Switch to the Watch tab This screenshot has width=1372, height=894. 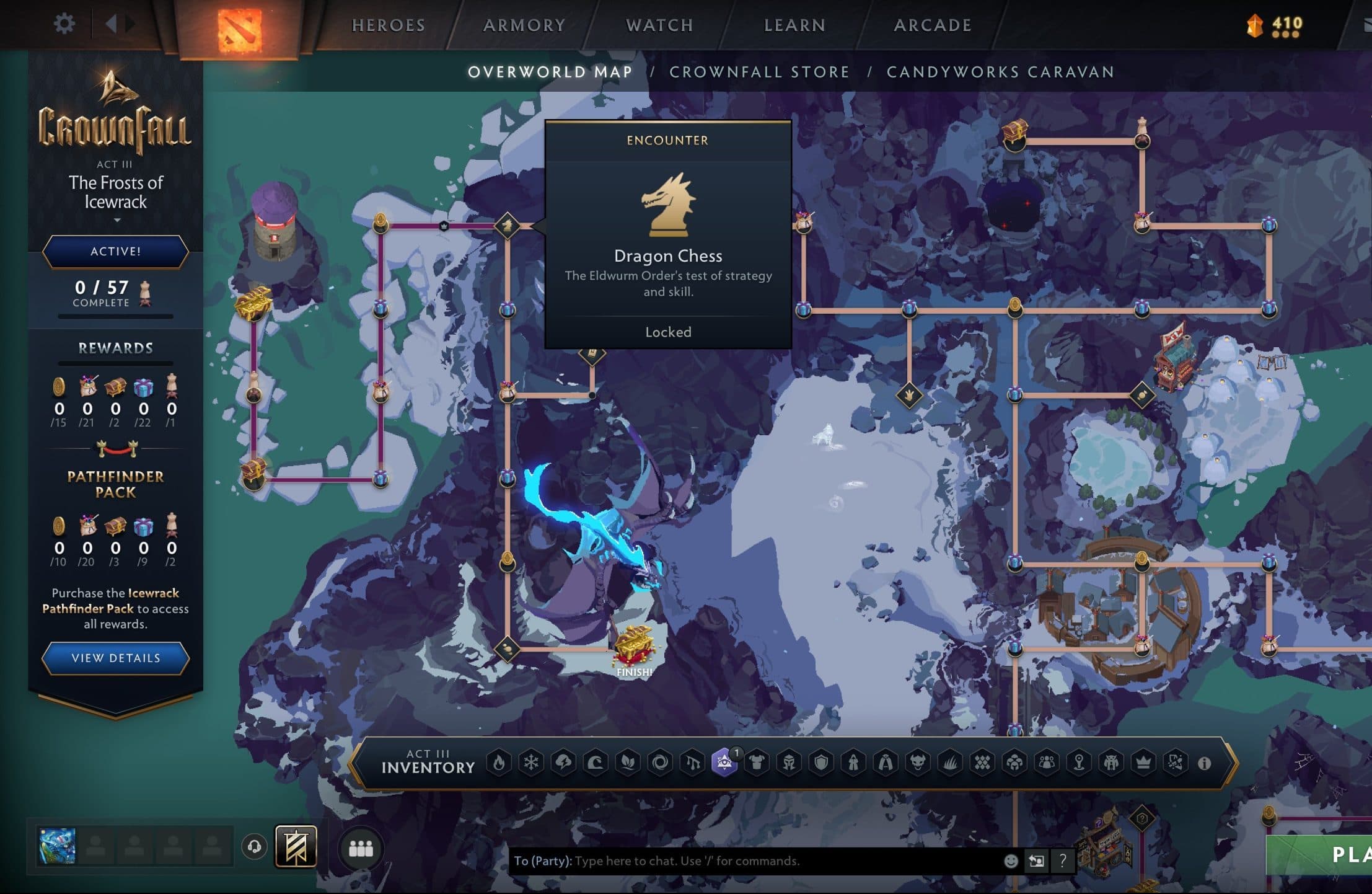tap(659, 25)
